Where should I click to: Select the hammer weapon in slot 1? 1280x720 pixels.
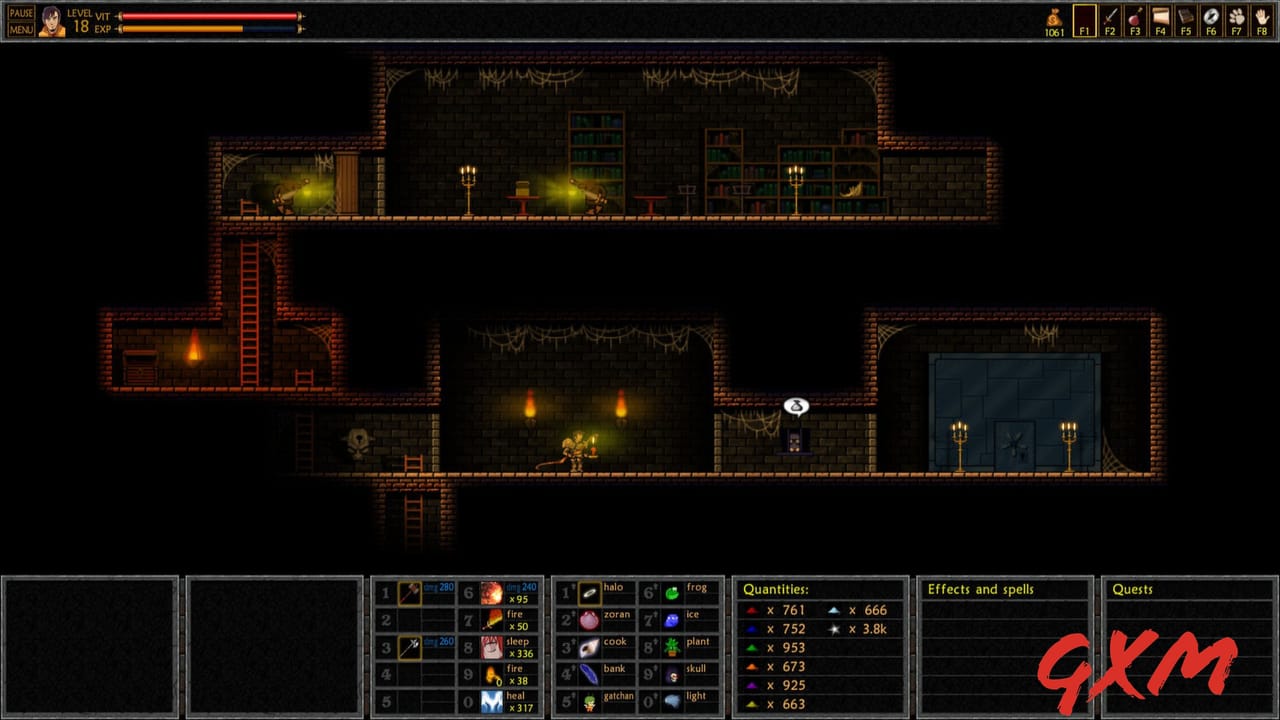411,593
